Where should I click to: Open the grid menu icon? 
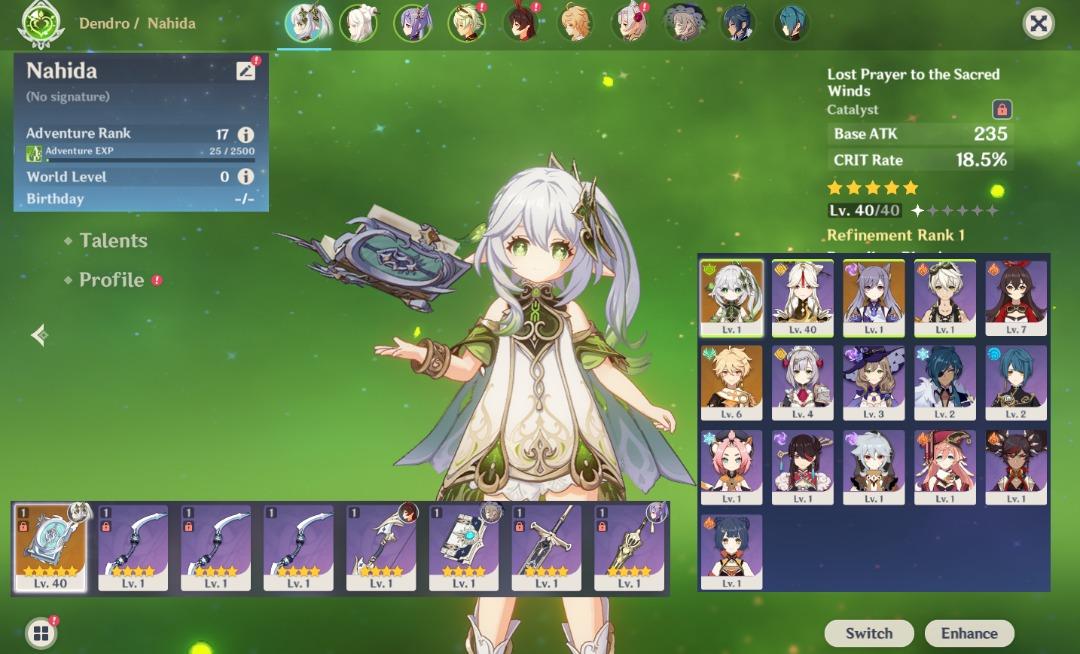point(40,633)
